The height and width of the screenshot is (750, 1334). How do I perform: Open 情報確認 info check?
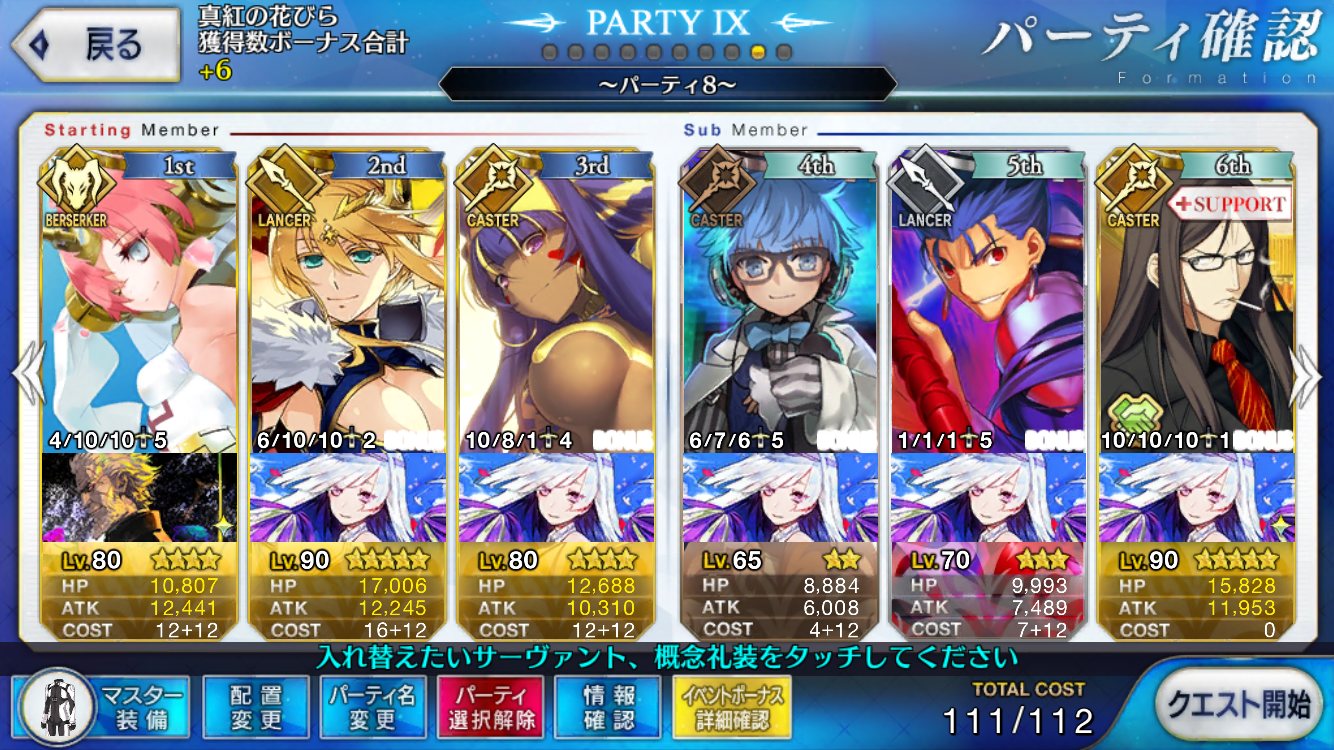[608, 708]
